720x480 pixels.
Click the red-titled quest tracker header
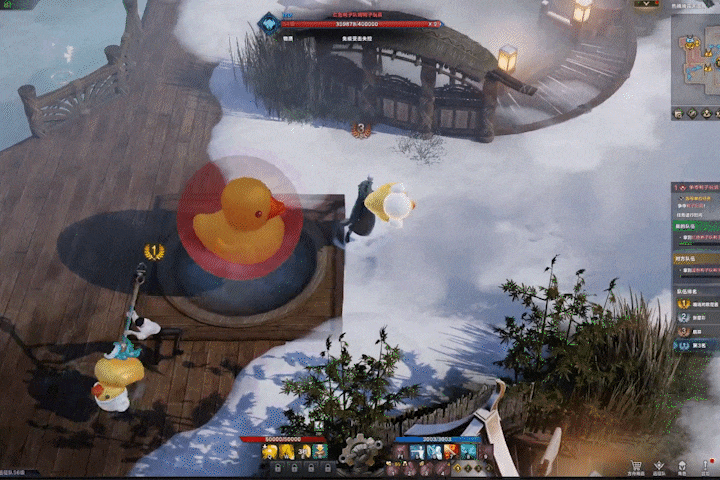(x=699, y=187)
